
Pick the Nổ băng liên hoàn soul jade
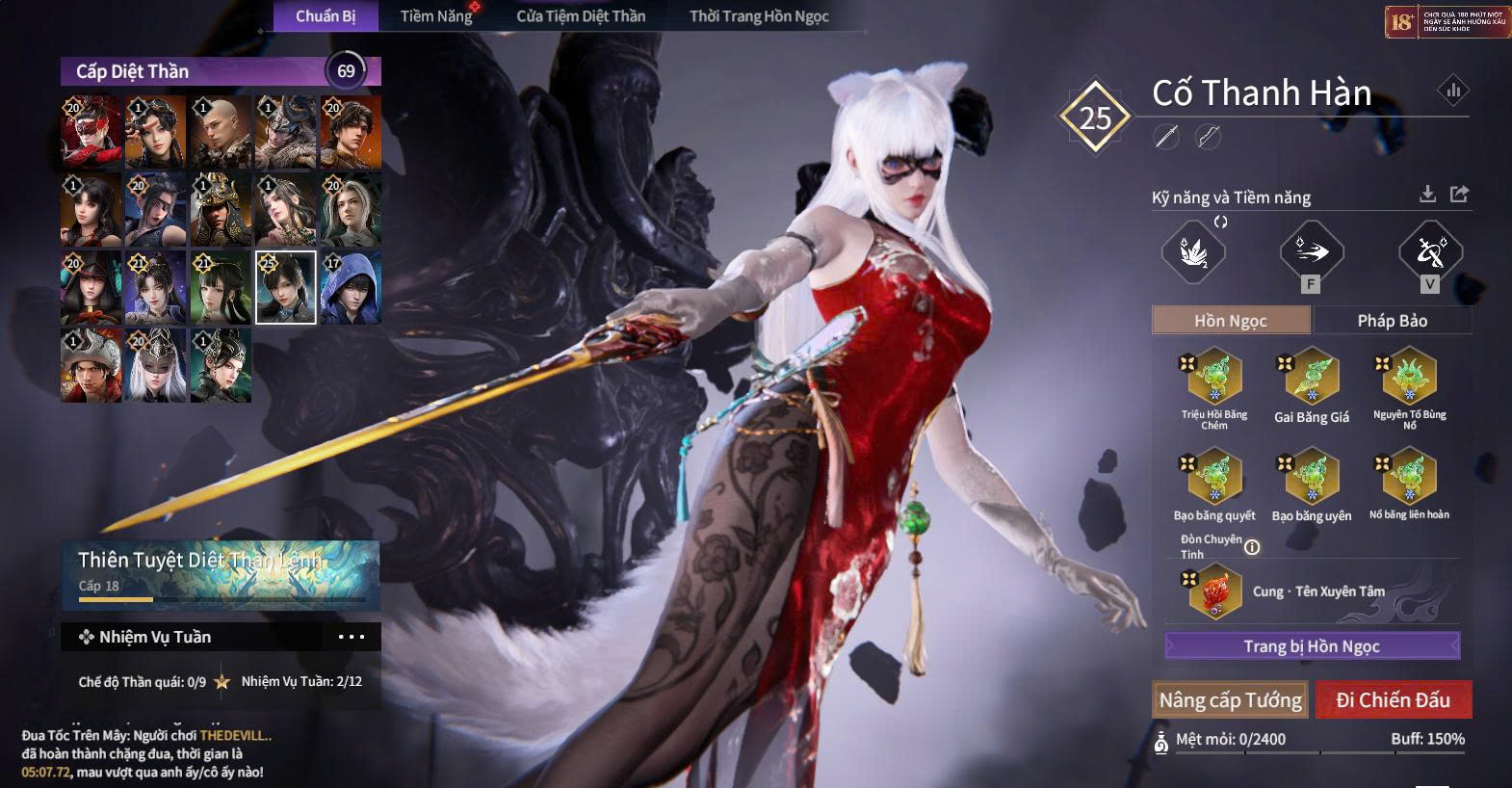(1409, 478)
